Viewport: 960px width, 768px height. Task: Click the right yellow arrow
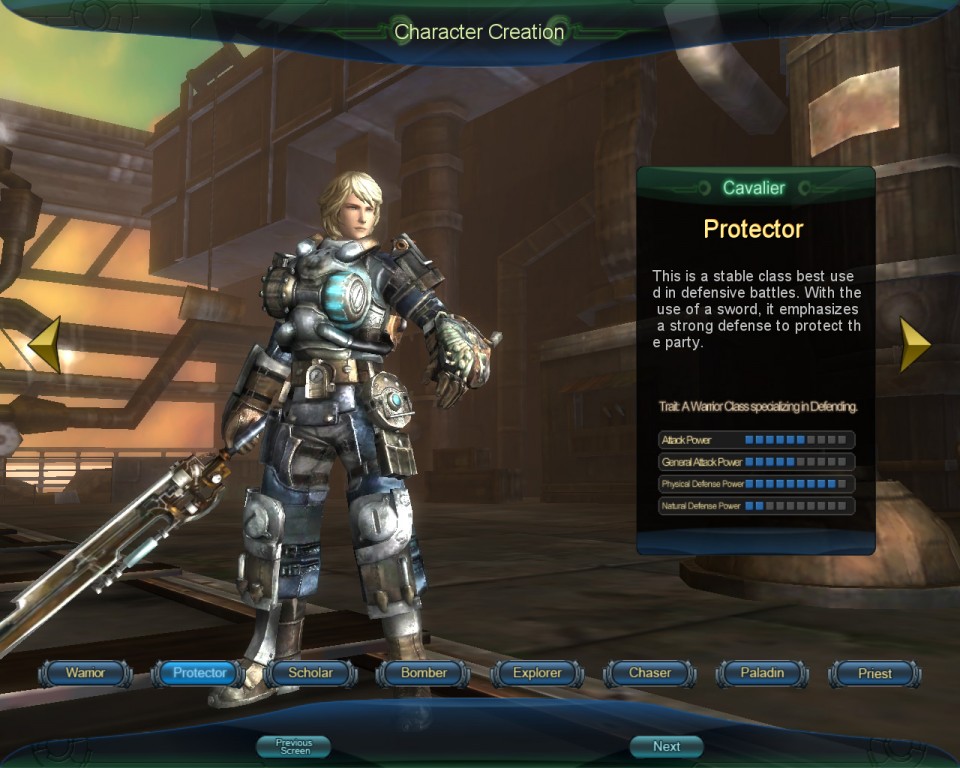[x=914, y=345]
